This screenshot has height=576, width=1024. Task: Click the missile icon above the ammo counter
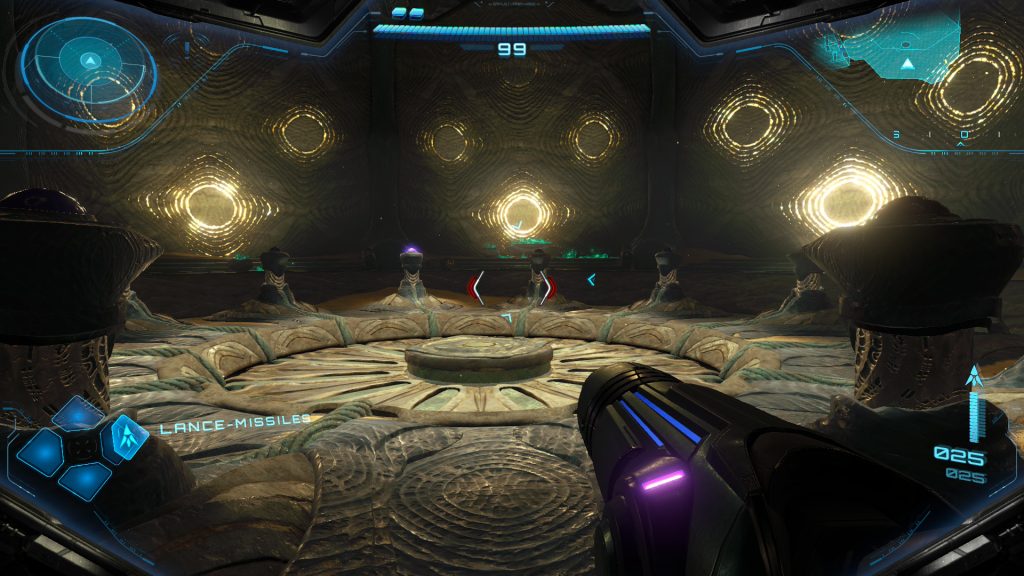pyautogui.click(x=974, y=377)
